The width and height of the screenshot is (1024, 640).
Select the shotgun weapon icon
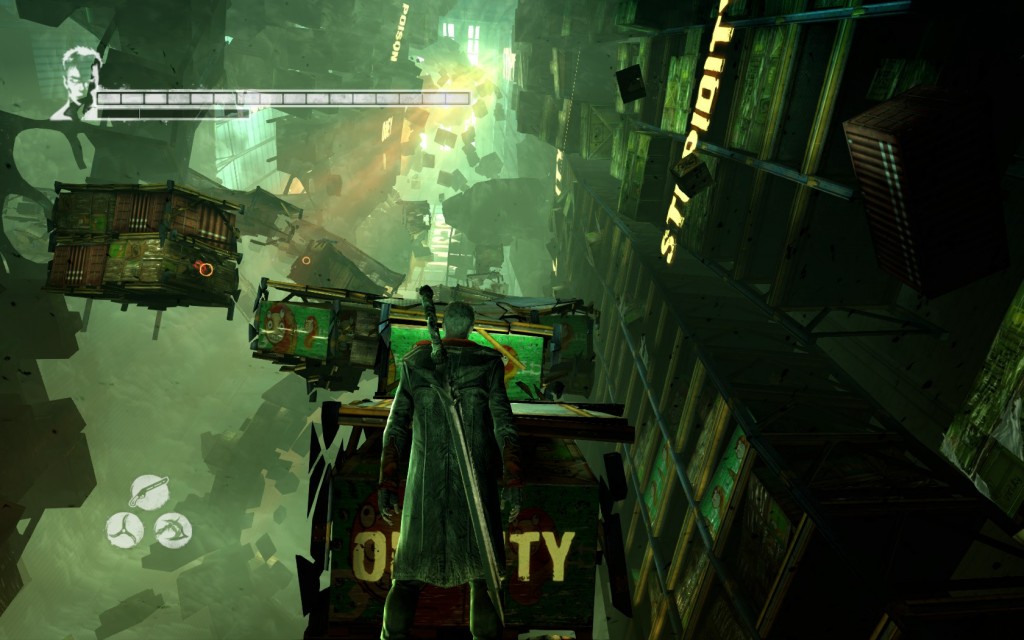(149, 492)
